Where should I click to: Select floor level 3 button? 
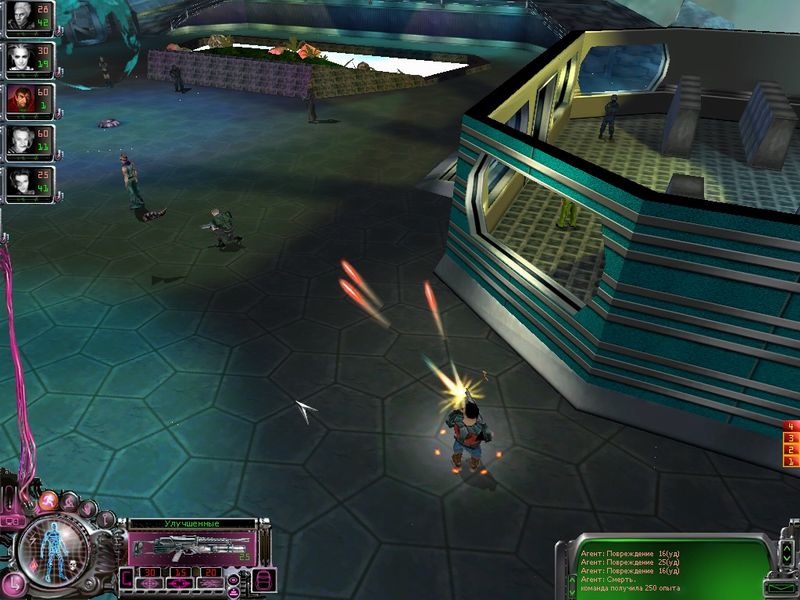tap(791, 439)
